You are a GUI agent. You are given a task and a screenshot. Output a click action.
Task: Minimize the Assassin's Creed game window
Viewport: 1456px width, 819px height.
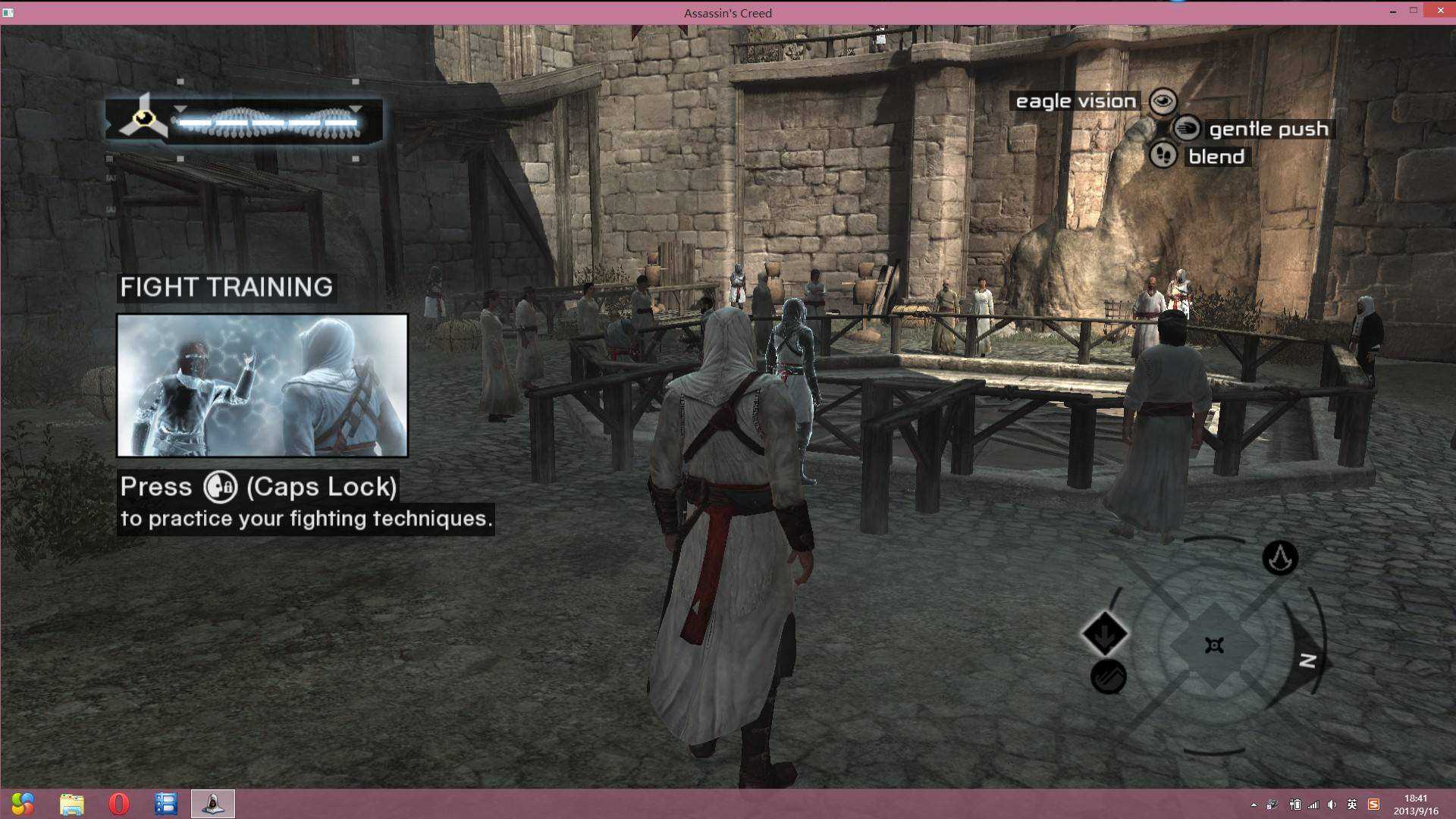pos(1392,11)
